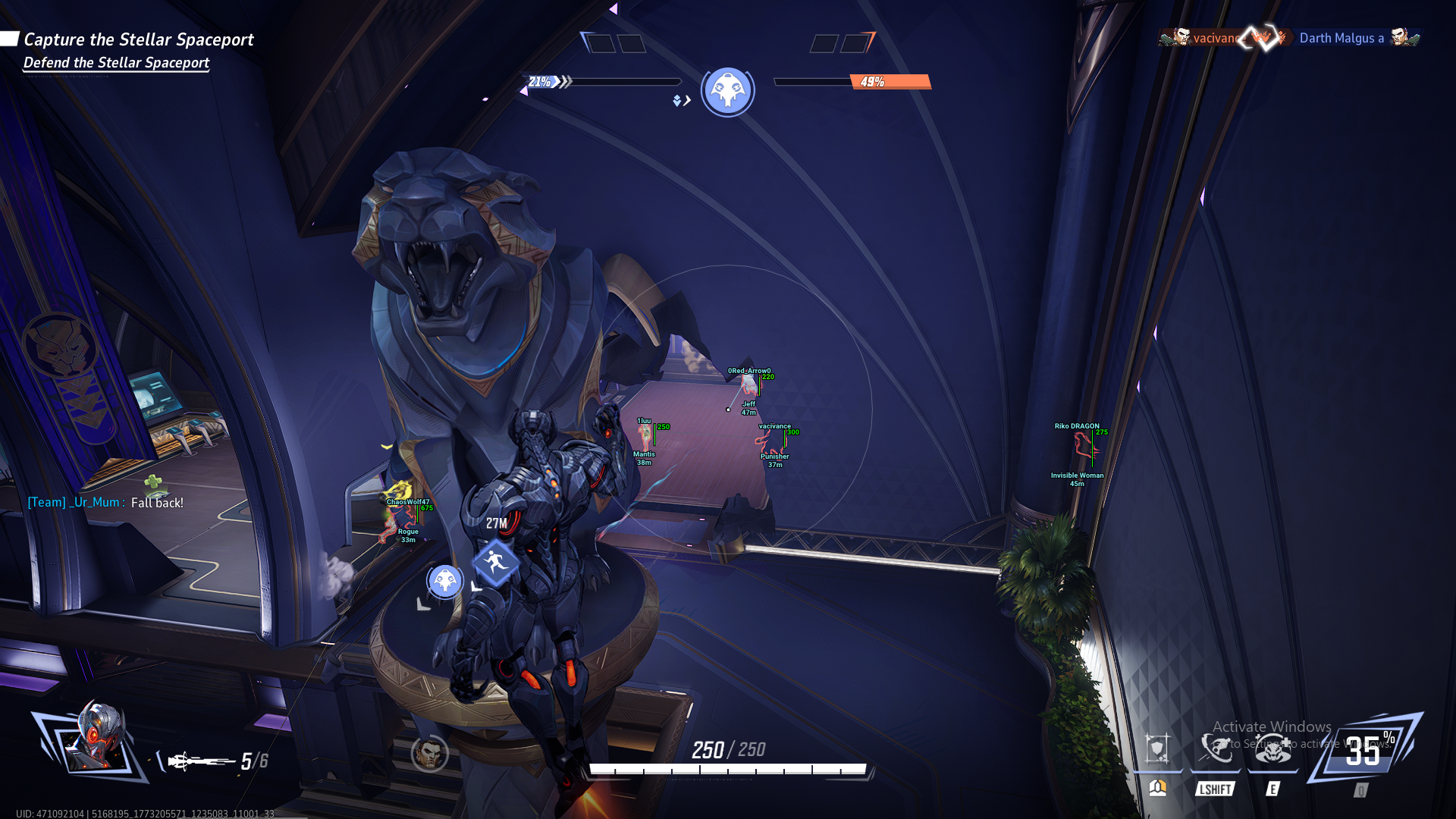Screen dimensions: 1456x819
Task: Click the central capture point objective icon
Action: [x=727, y=91]
